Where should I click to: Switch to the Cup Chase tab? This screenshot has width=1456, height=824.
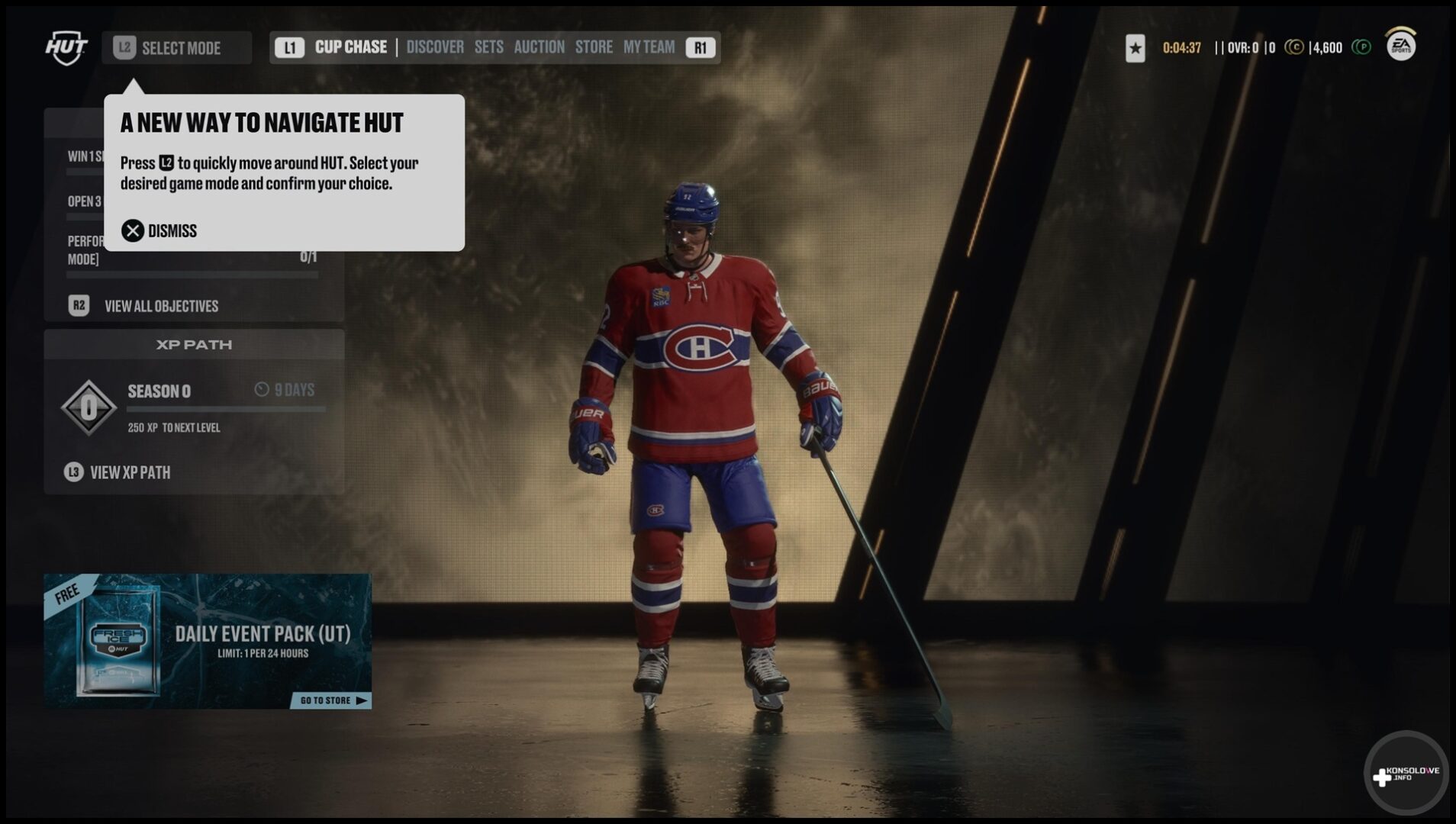point(350,47)
